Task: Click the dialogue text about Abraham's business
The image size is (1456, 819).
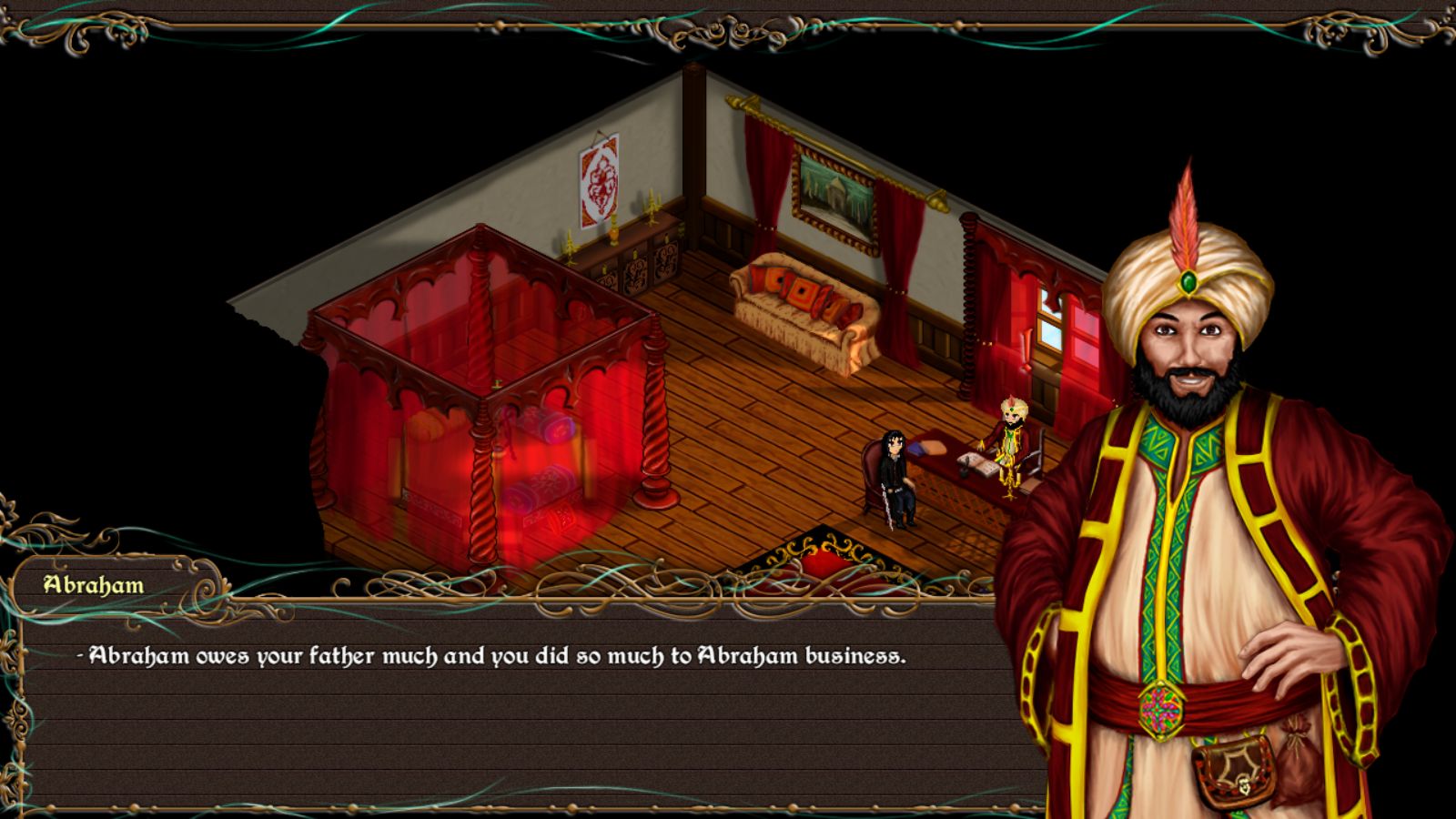Action: [496, 653]
